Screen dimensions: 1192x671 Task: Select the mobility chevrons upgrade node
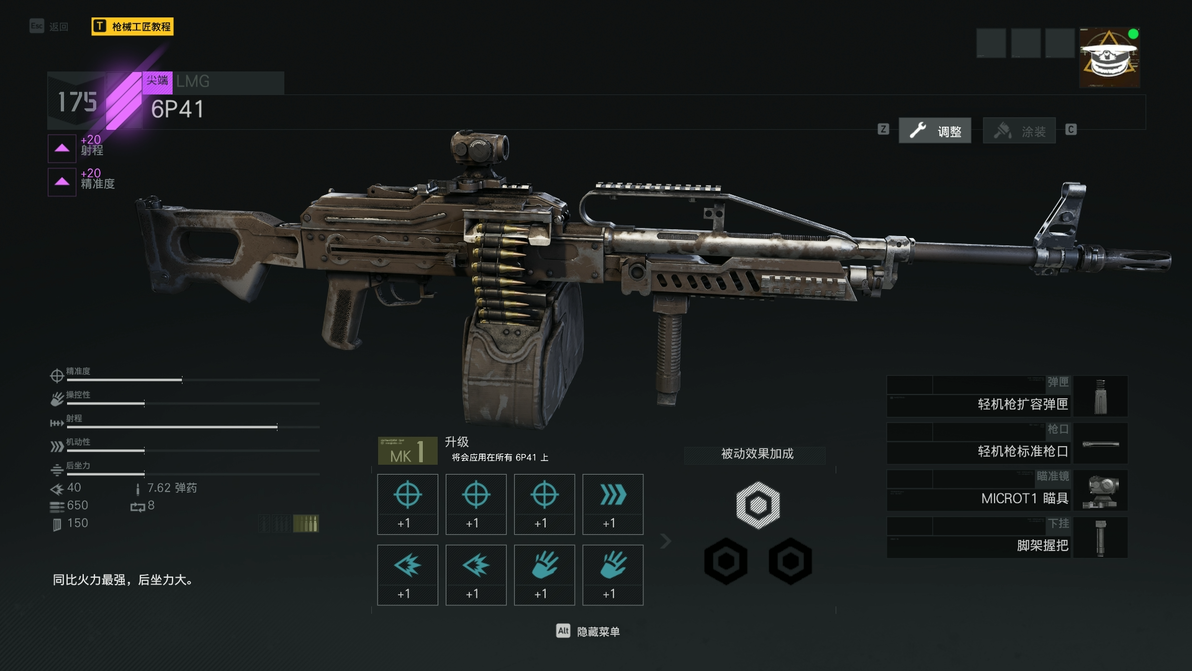pos(612,504)
